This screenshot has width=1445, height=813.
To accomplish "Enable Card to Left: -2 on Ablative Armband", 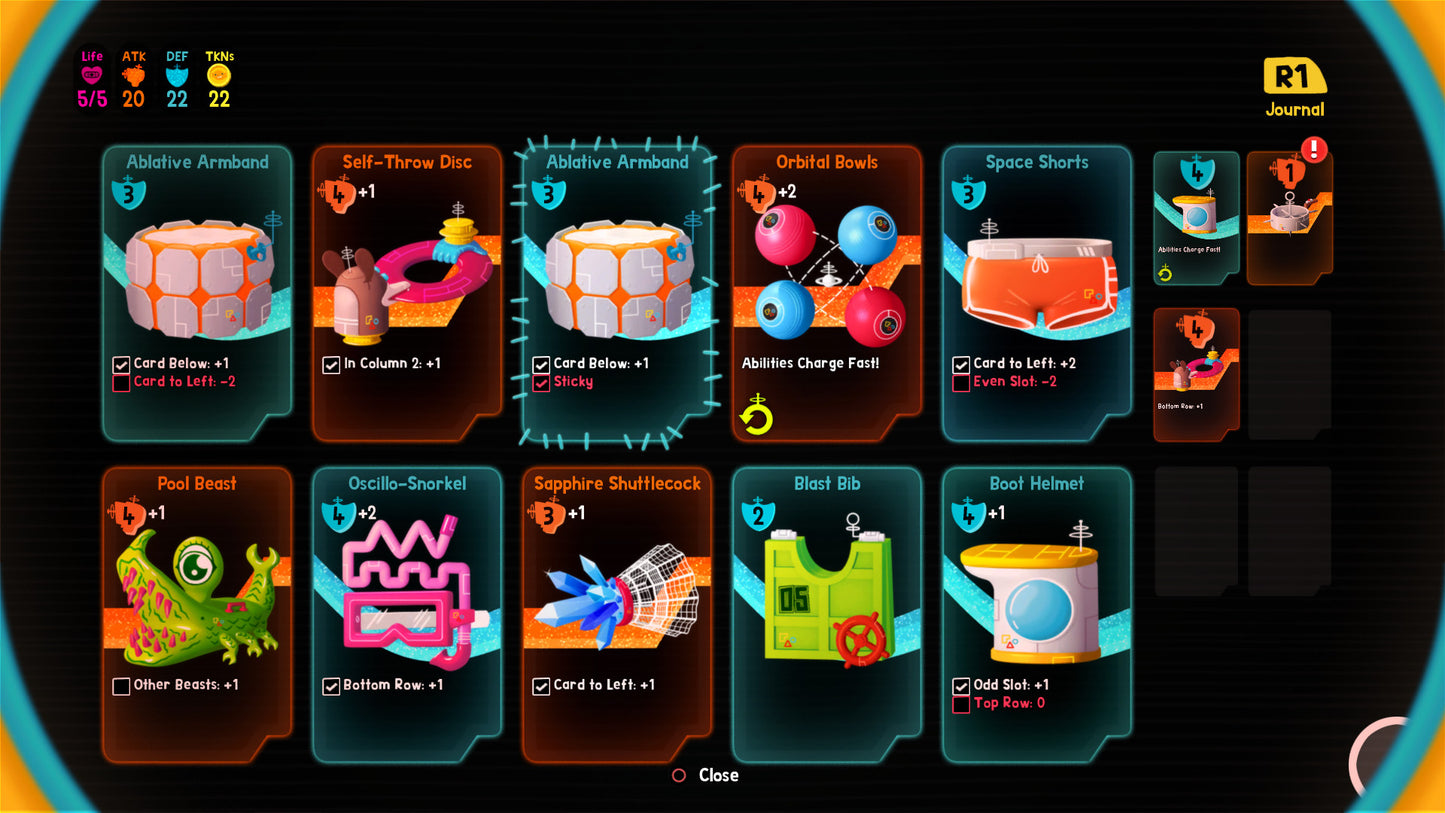I will point(122,381).
